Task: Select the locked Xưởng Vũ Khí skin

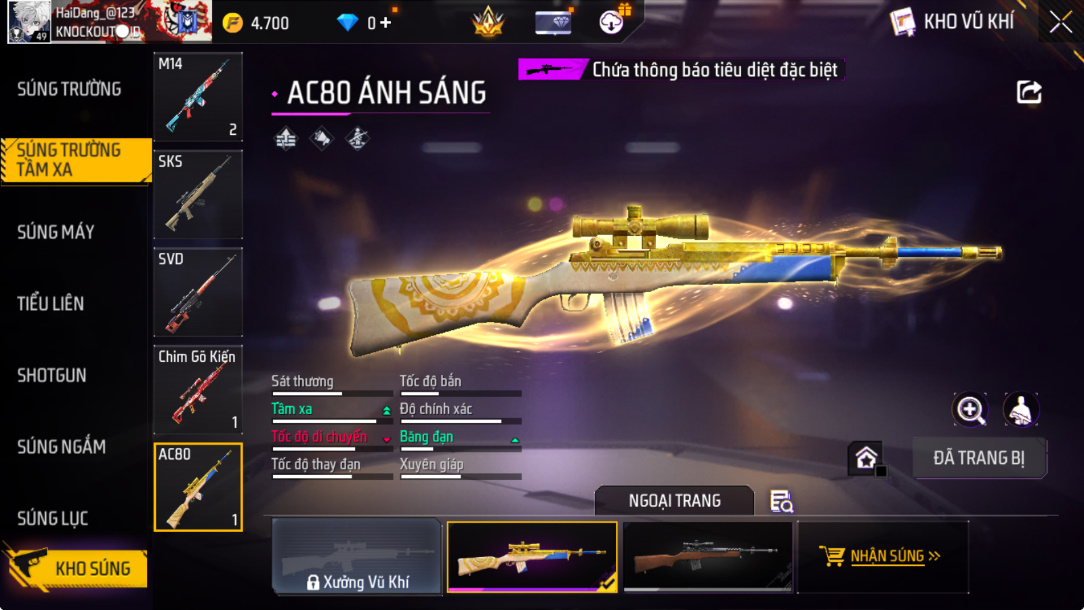Action: 357,557
